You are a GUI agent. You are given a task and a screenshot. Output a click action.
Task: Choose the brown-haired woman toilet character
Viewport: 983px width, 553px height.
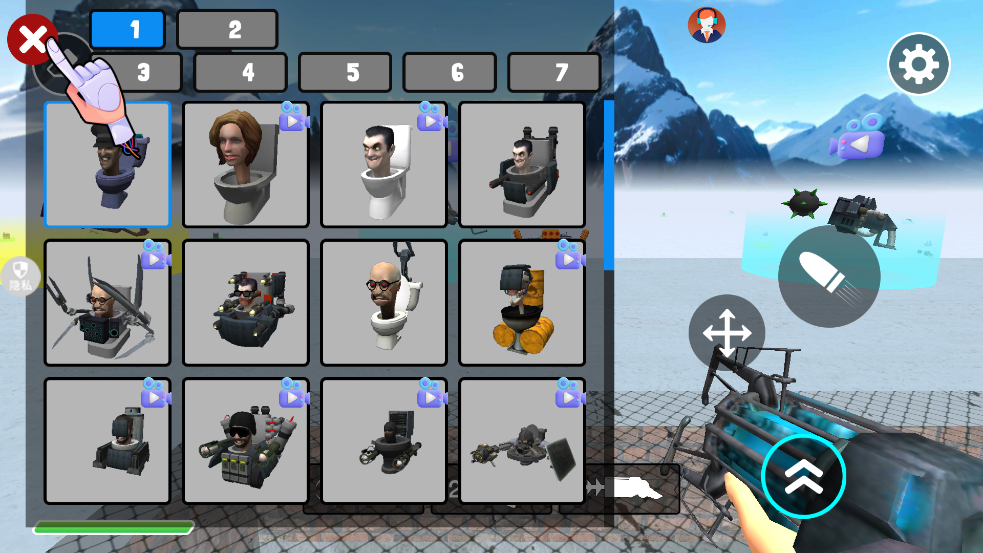(x=245, y=165)
